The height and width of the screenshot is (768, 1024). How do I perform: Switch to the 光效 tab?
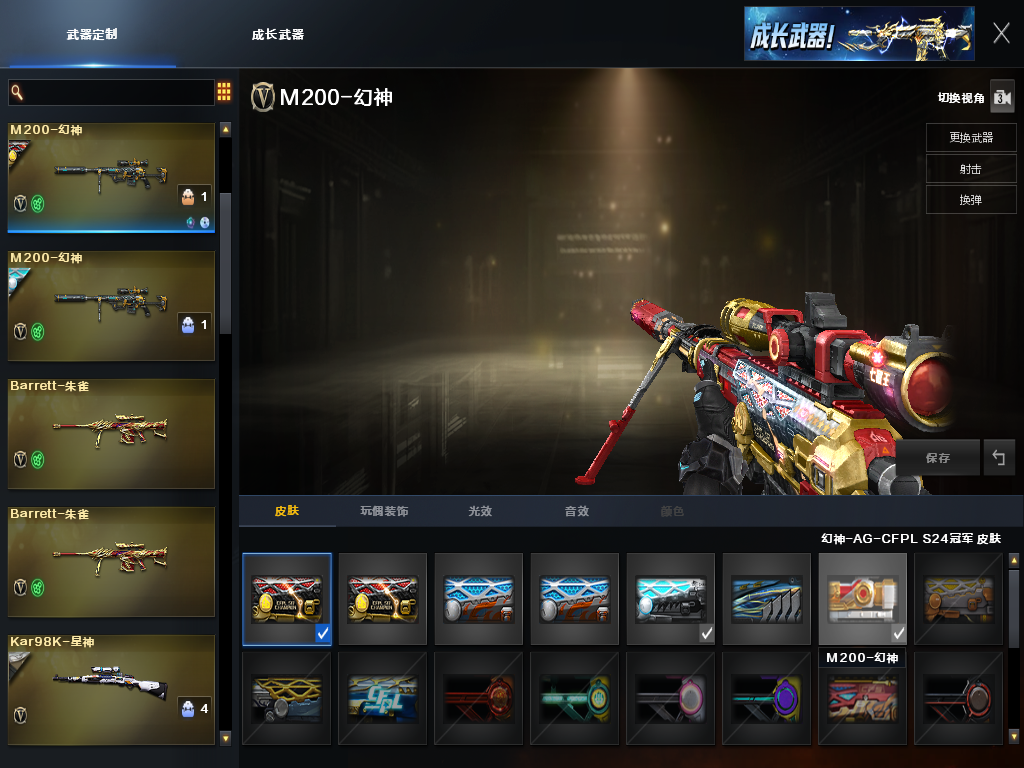point(480,511)
